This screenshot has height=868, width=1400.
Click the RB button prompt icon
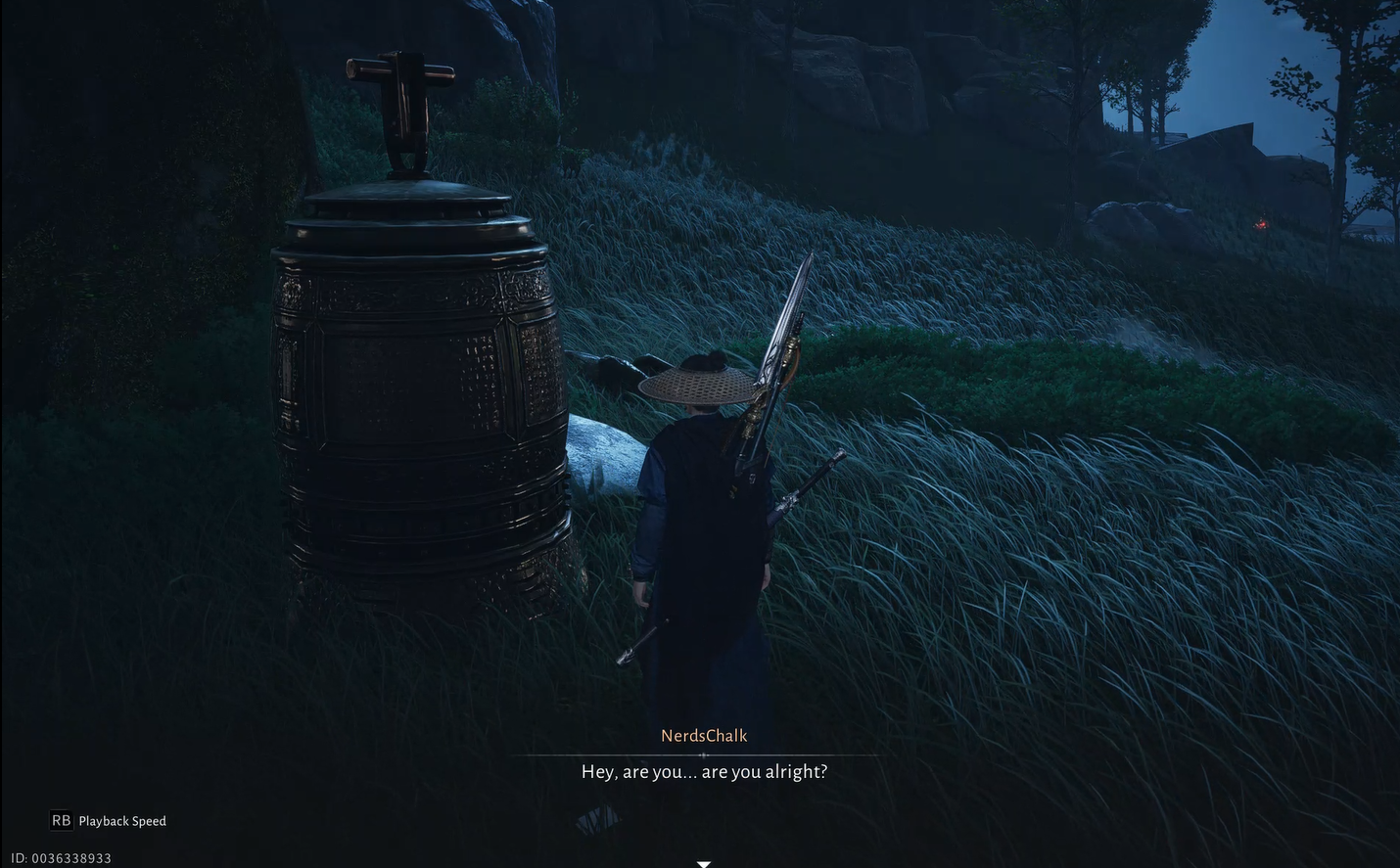coord(61,820)
